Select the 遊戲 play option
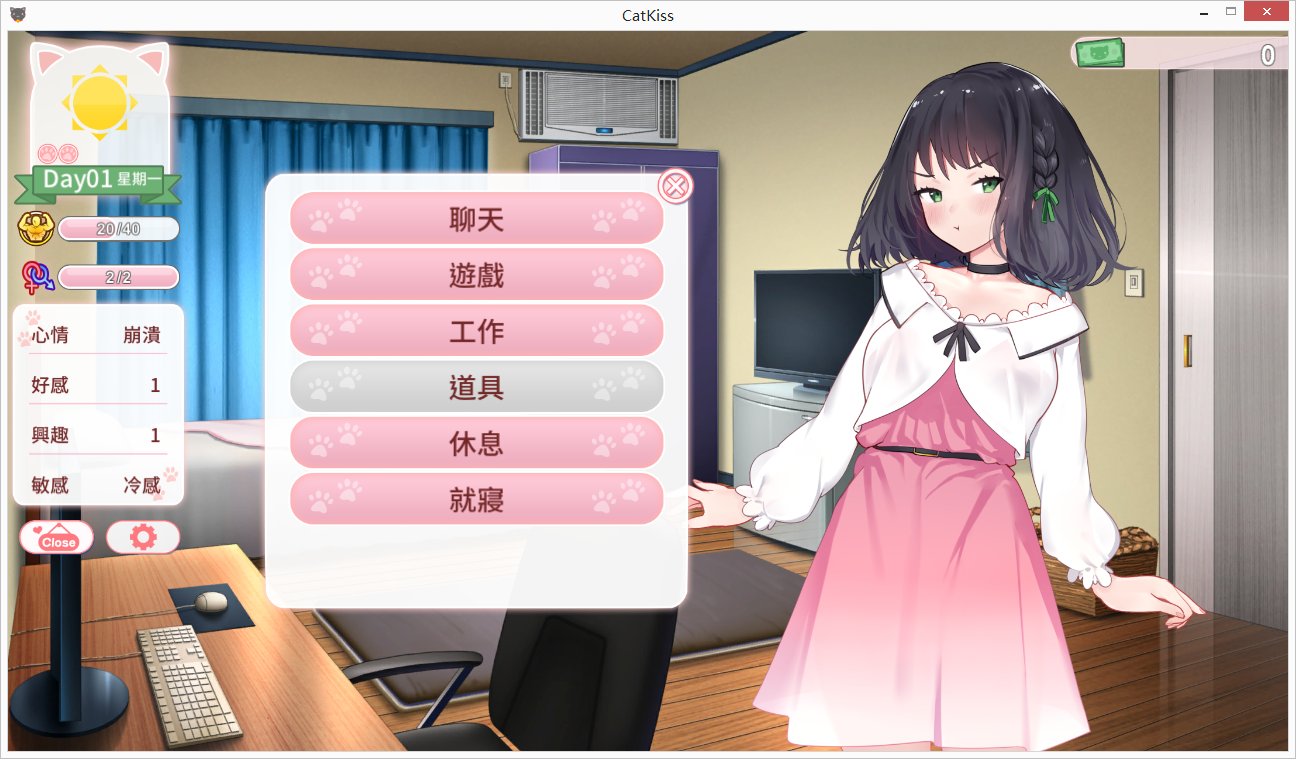Image resolution: width=1296 pixels, height=759 pixels. [x=476, y=275]
